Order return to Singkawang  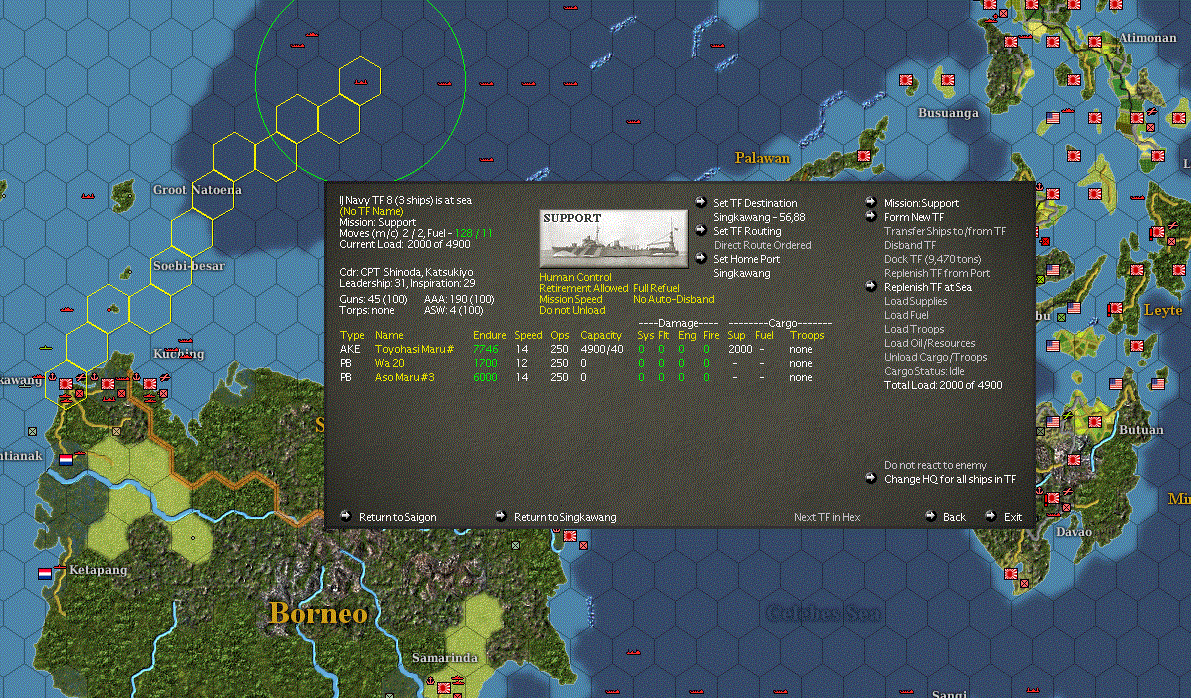click(565, 517)
